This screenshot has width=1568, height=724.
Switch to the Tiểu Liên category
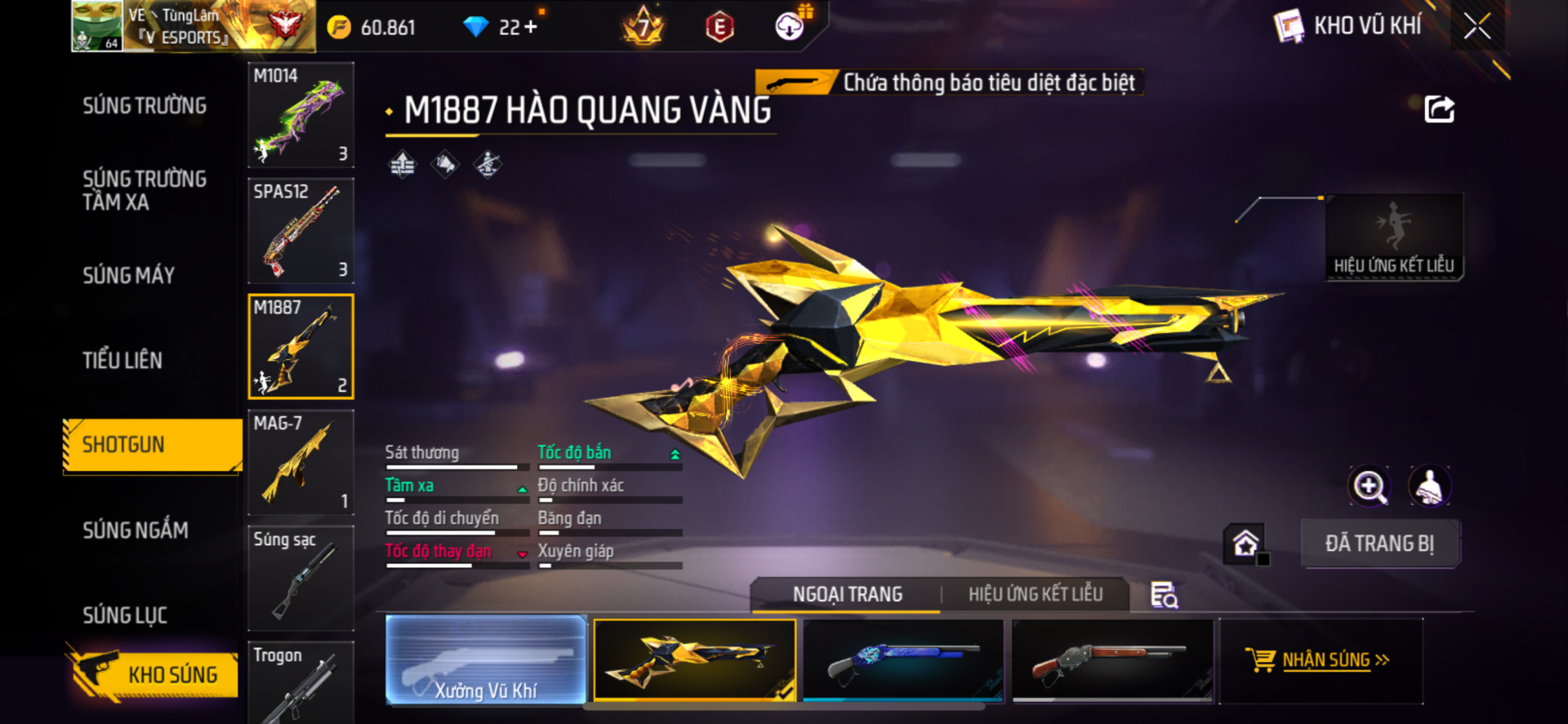click(x=122, y=360)
